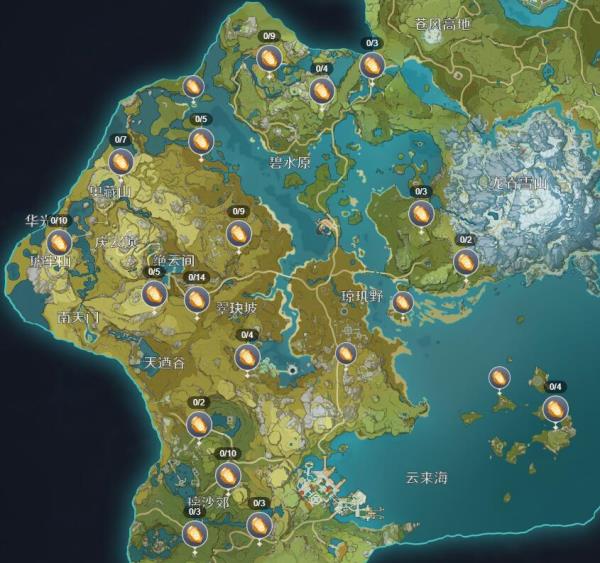Choose the 0/4 marker below 翠玦坡

tap(247, 356)
